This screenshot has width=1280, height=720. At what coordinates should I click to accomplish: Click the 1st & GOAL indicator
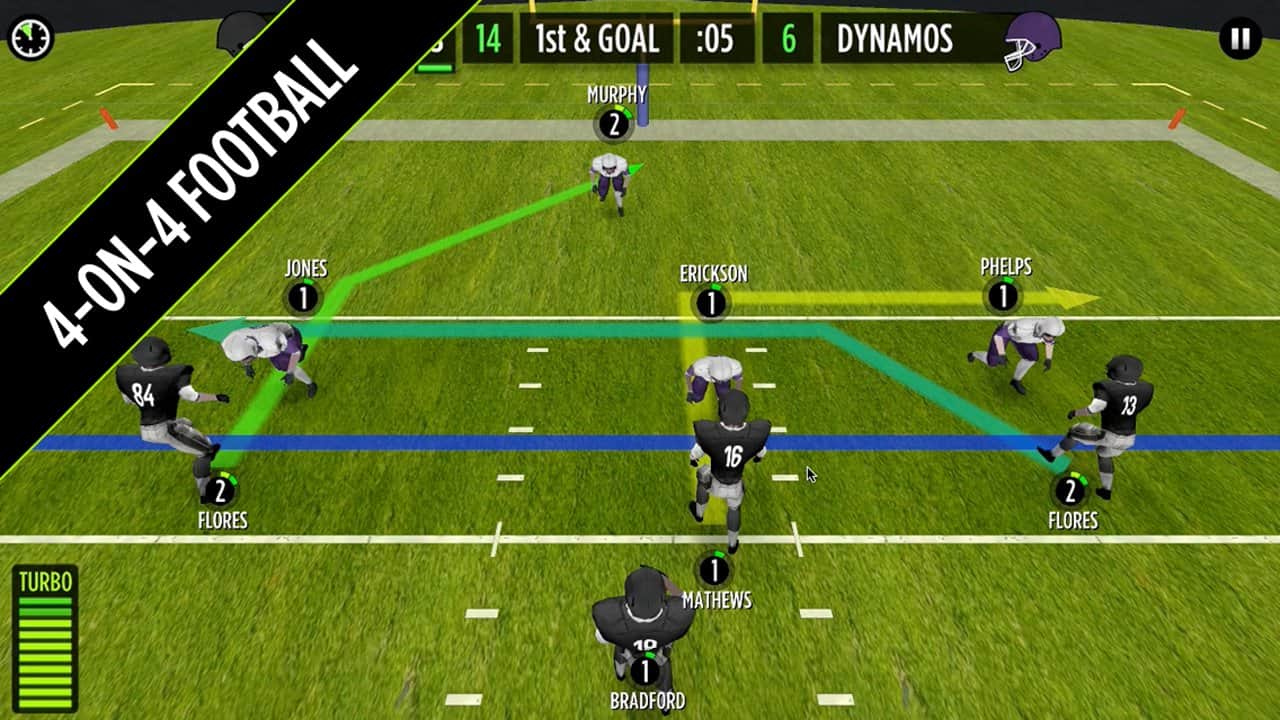coord(596,41)
